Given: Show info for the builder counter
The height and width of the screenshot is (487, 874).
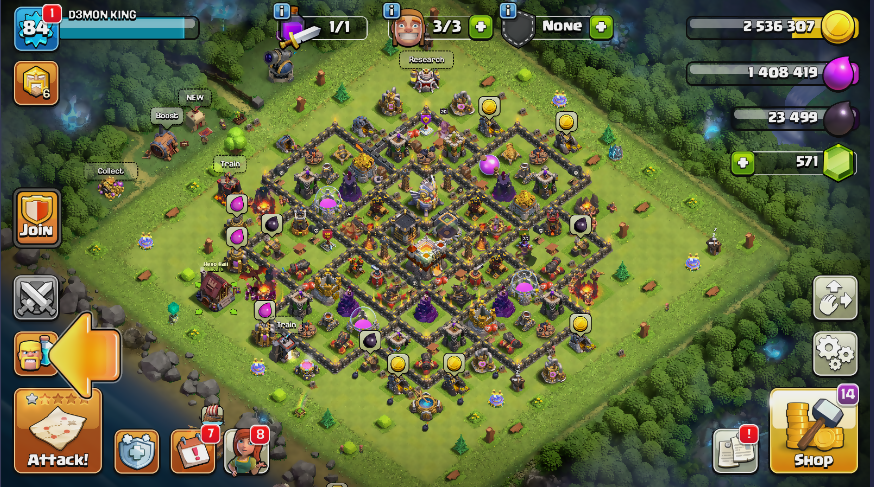Looking at the screenshot, I should pyautogui.click(x=394, y=10).
